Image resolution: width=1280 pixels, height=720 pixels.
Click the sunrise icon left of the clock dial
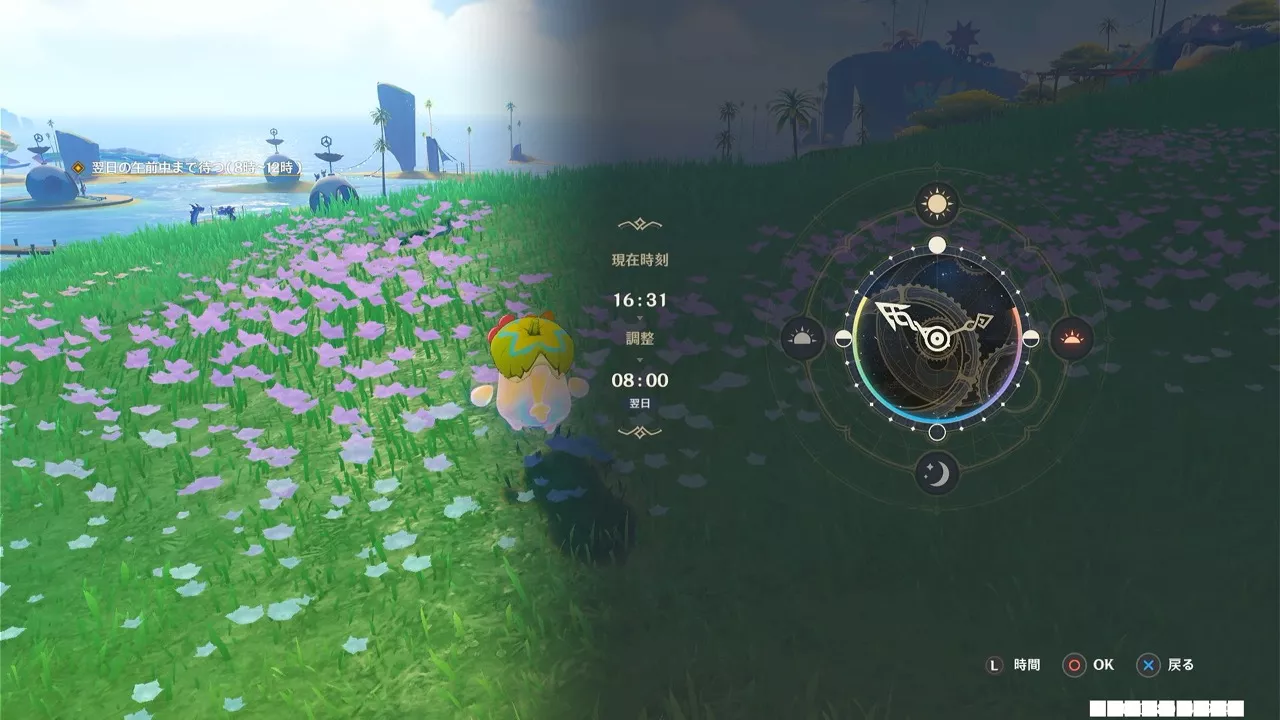click(x=800, y=338)
